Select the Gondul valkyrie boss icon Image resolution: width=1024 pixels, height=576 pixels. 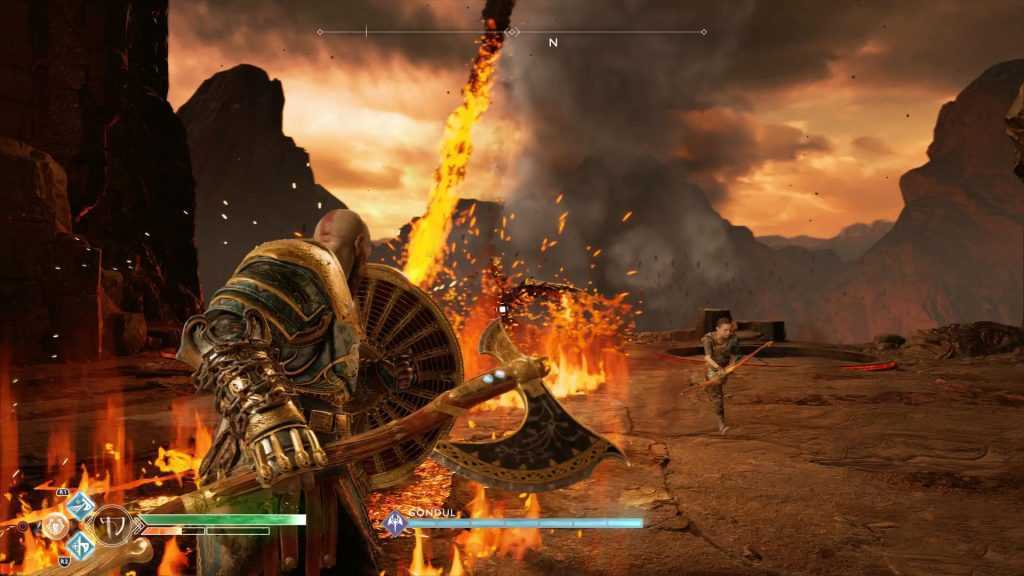click(395, 522)
